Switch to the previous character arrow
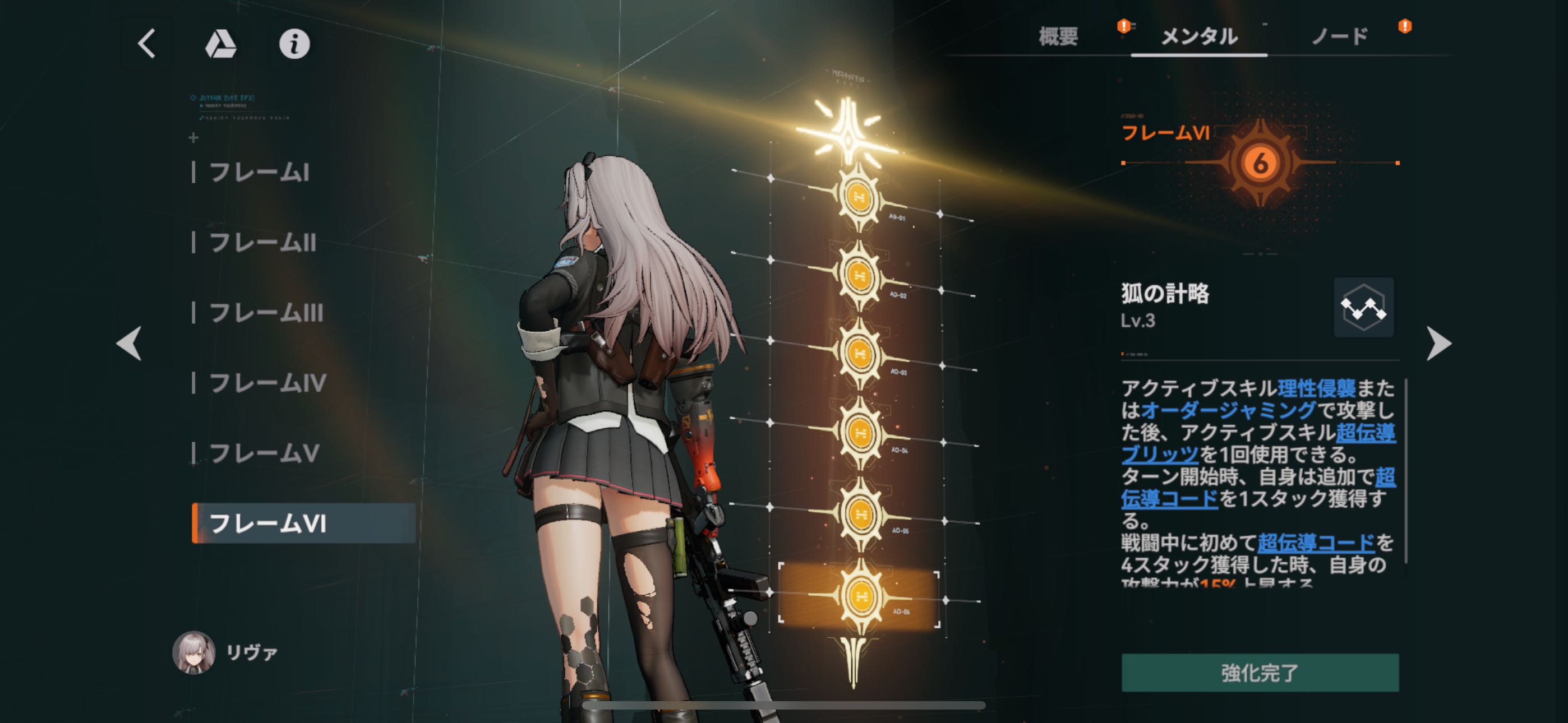Screen dimensions: 1568x723 [129, 343]
